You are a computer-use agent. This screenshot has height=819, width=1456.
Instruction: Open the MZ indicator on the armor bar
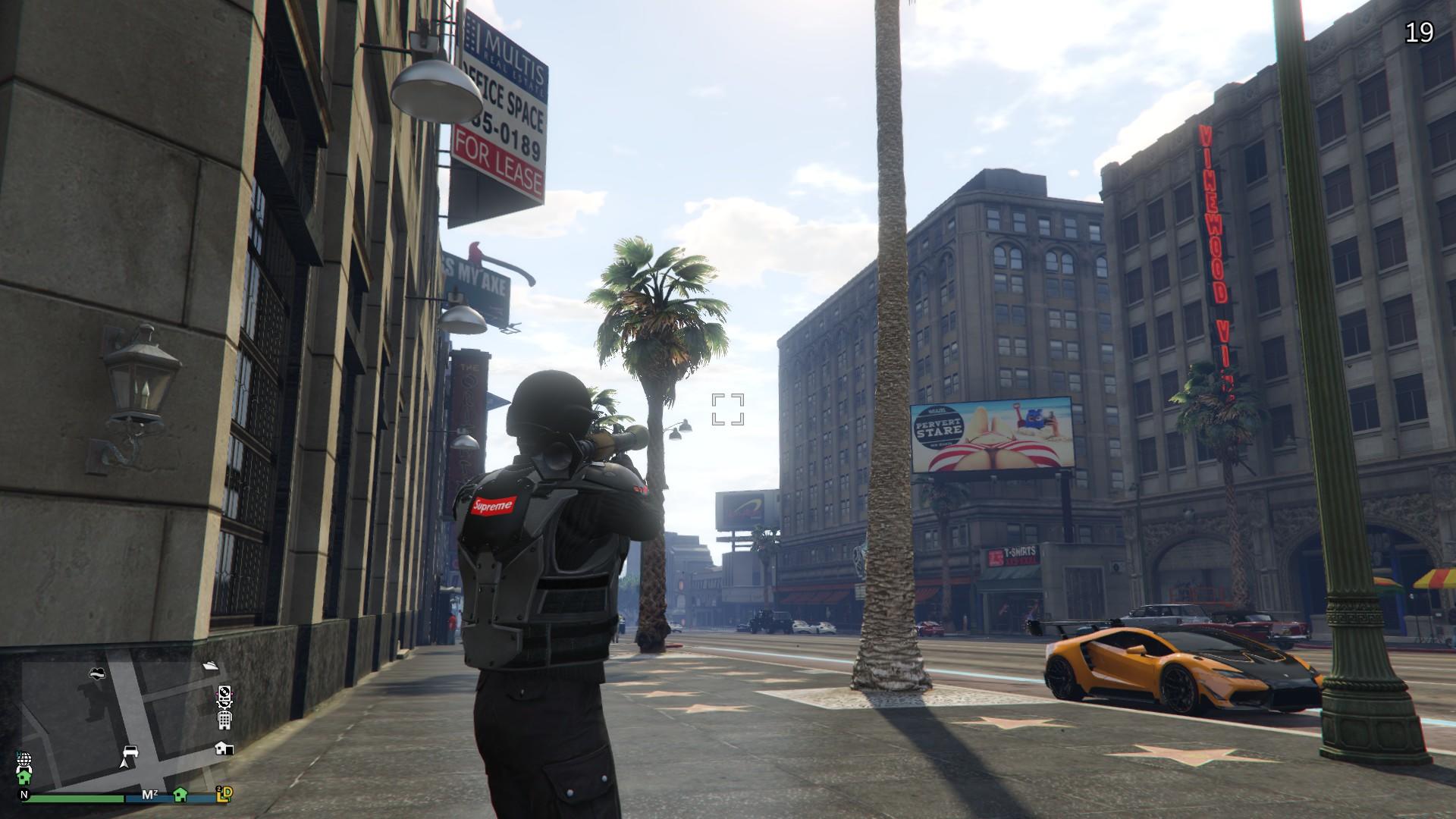pos(149,795)
